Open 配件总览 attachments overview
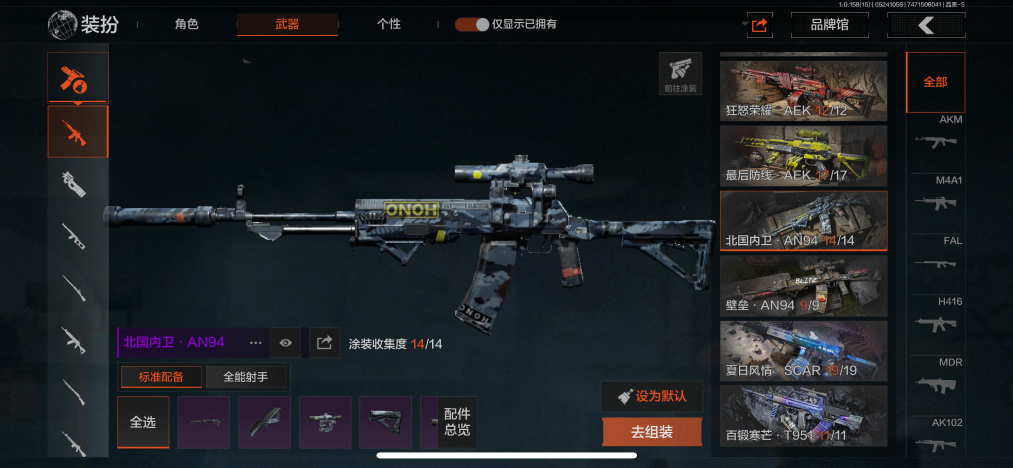Viewport: 1013px width, 468px height. click(x=457, y=422)
